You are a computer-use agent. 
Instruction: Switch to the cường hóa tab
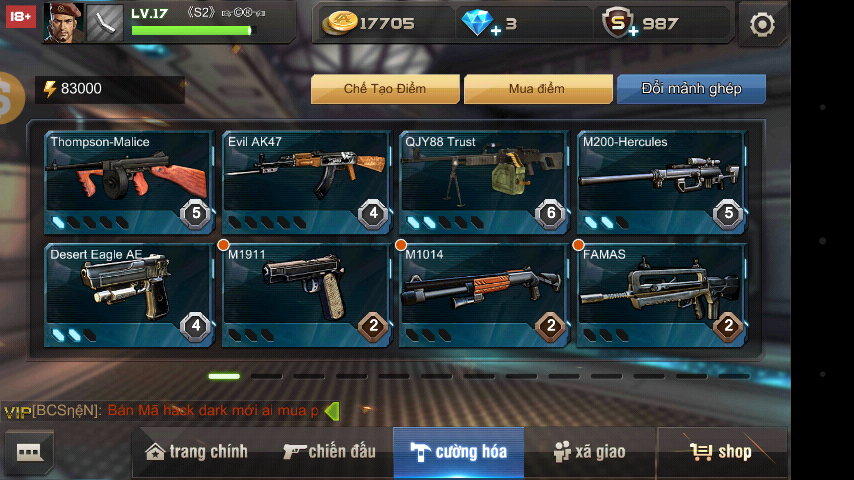coord(458,452)
